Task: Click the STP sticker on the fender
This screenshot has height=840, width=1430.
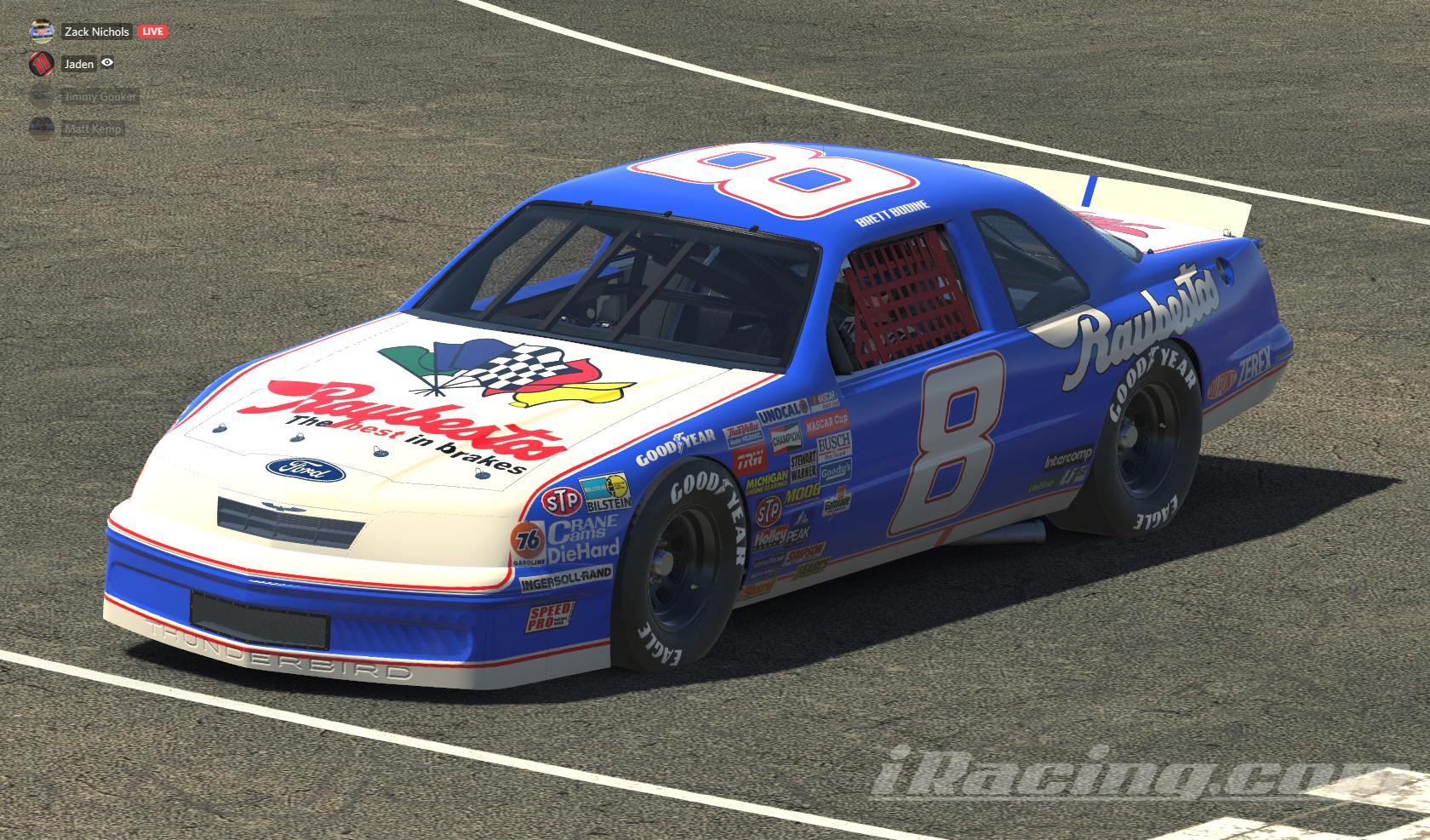Action: tap(561, 503)
